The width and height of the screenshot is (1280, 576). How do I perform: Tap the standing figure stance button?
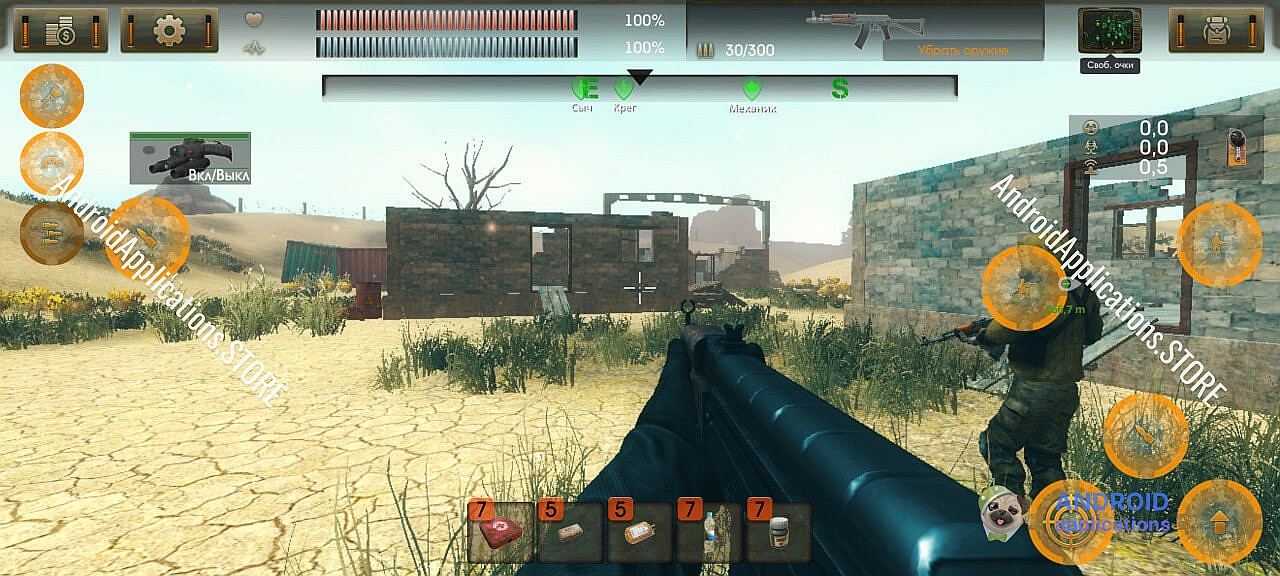tap(1219, 244)
